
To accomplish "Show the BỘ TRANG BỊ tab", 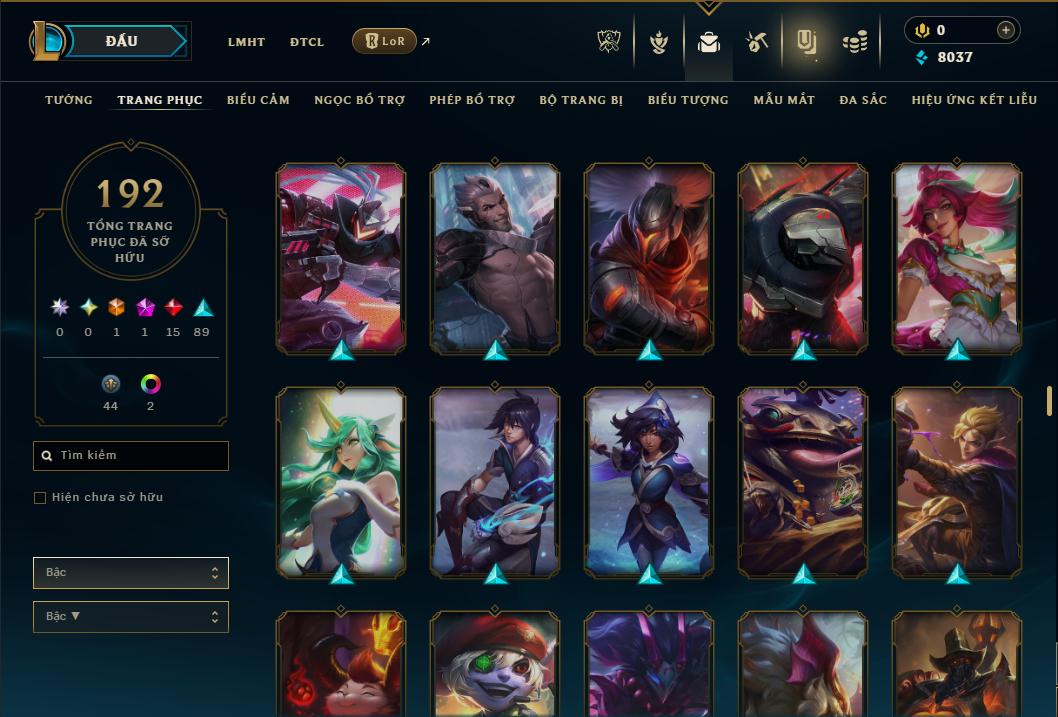I will coord(581,100).
